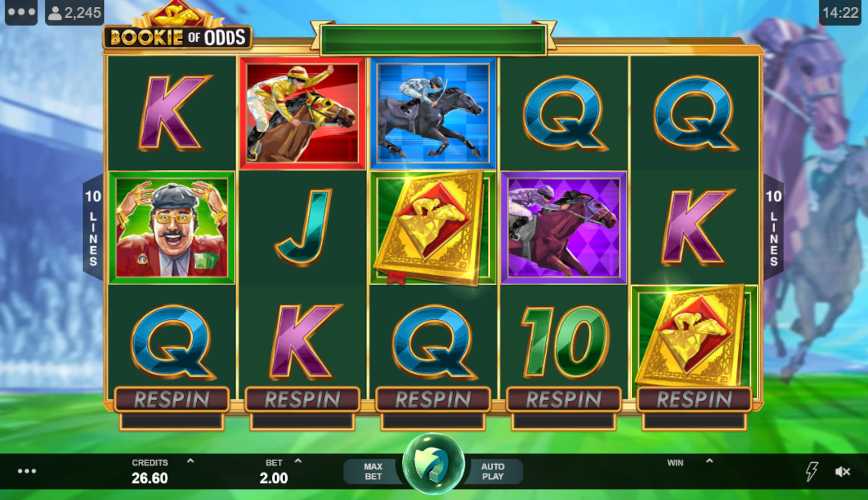This screenshot has width=868, height=500.
Task: Click RESPIN under the bookie character reel
Action: click(171, 399)
